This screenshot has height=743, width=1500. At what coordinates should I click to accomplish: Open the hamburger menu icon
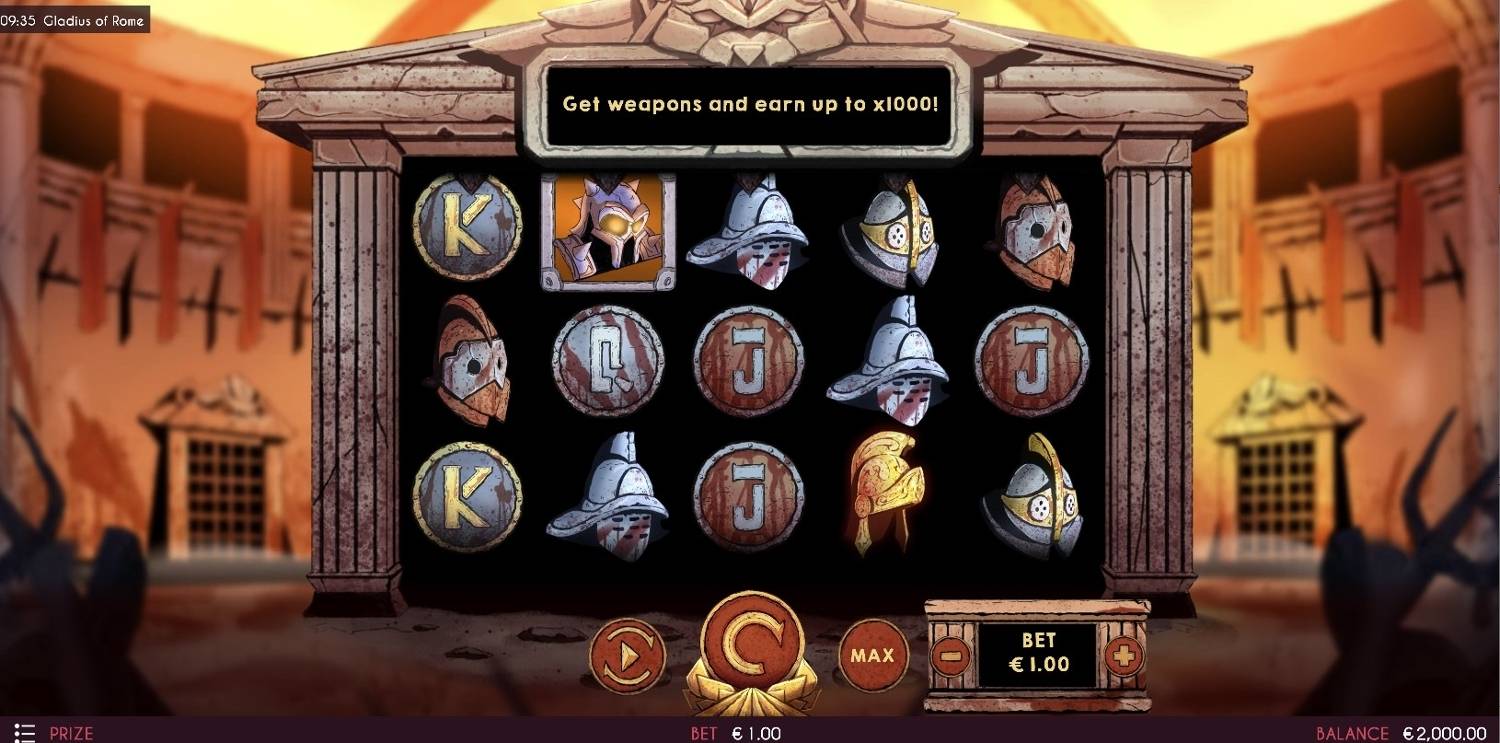click(x=25, y=733)
